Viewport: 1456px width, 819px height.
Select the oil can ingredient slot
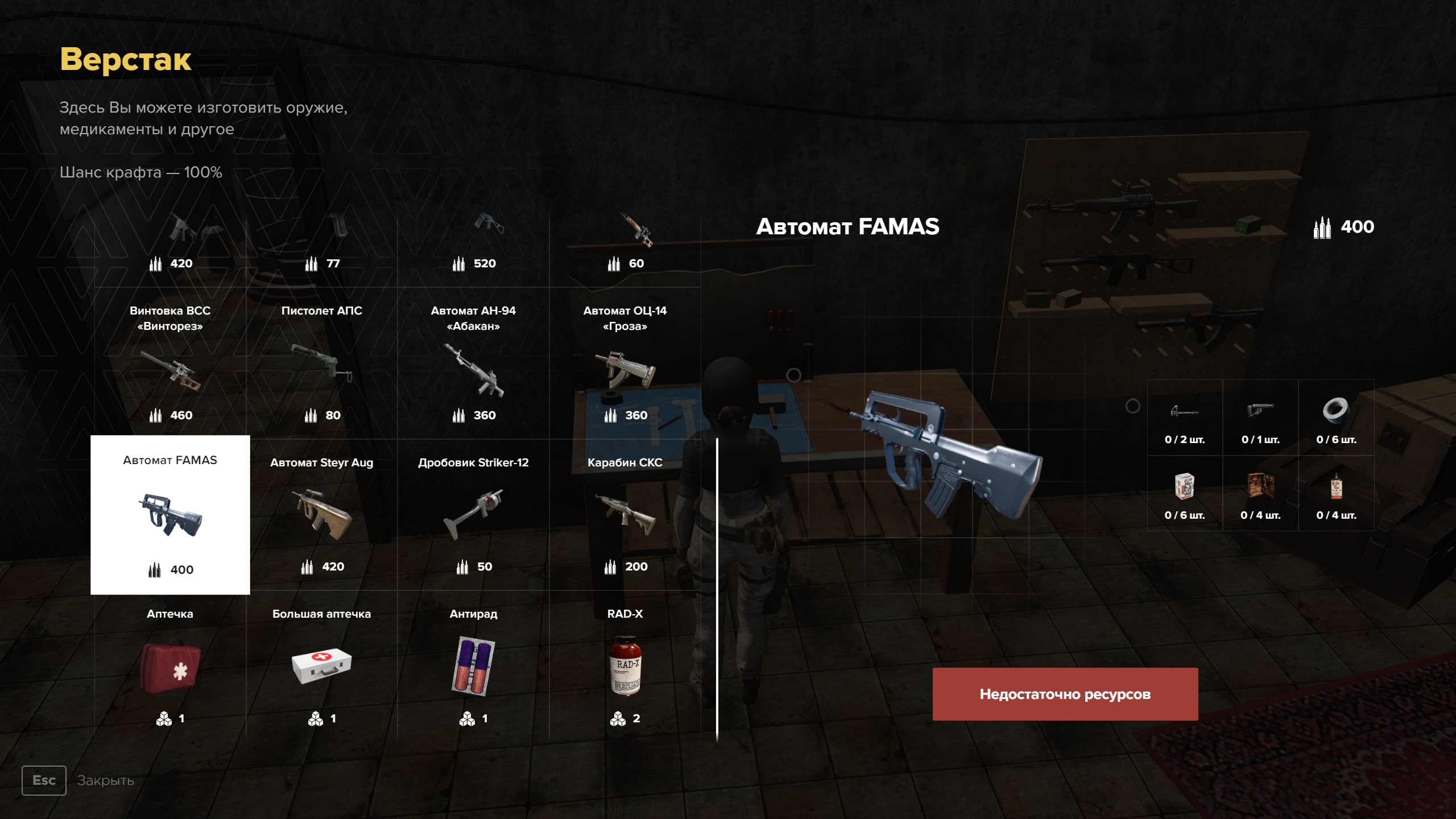click(1336, 494)
